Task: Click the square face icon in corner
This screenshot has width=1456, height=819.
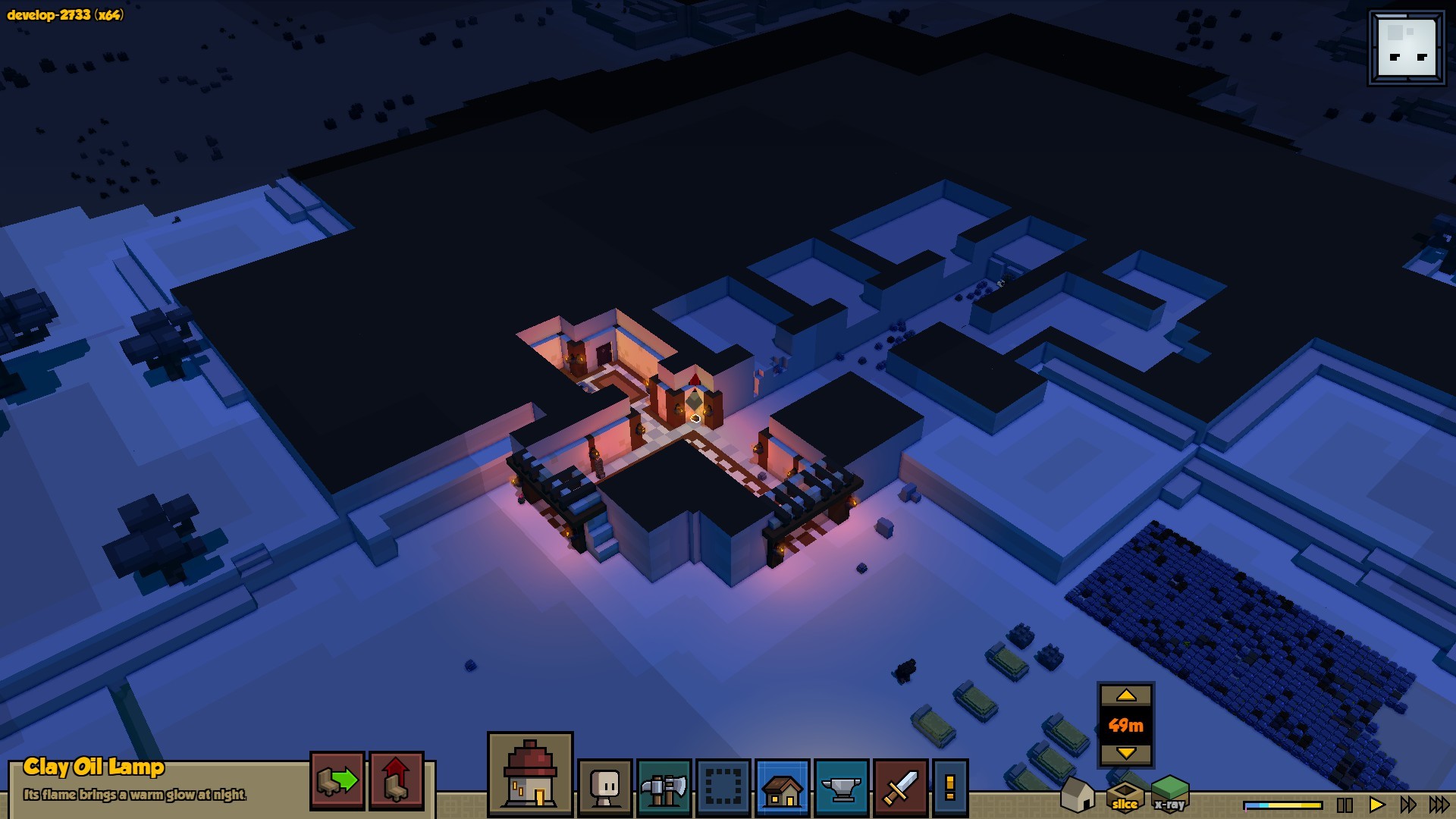Action: 1407,48
